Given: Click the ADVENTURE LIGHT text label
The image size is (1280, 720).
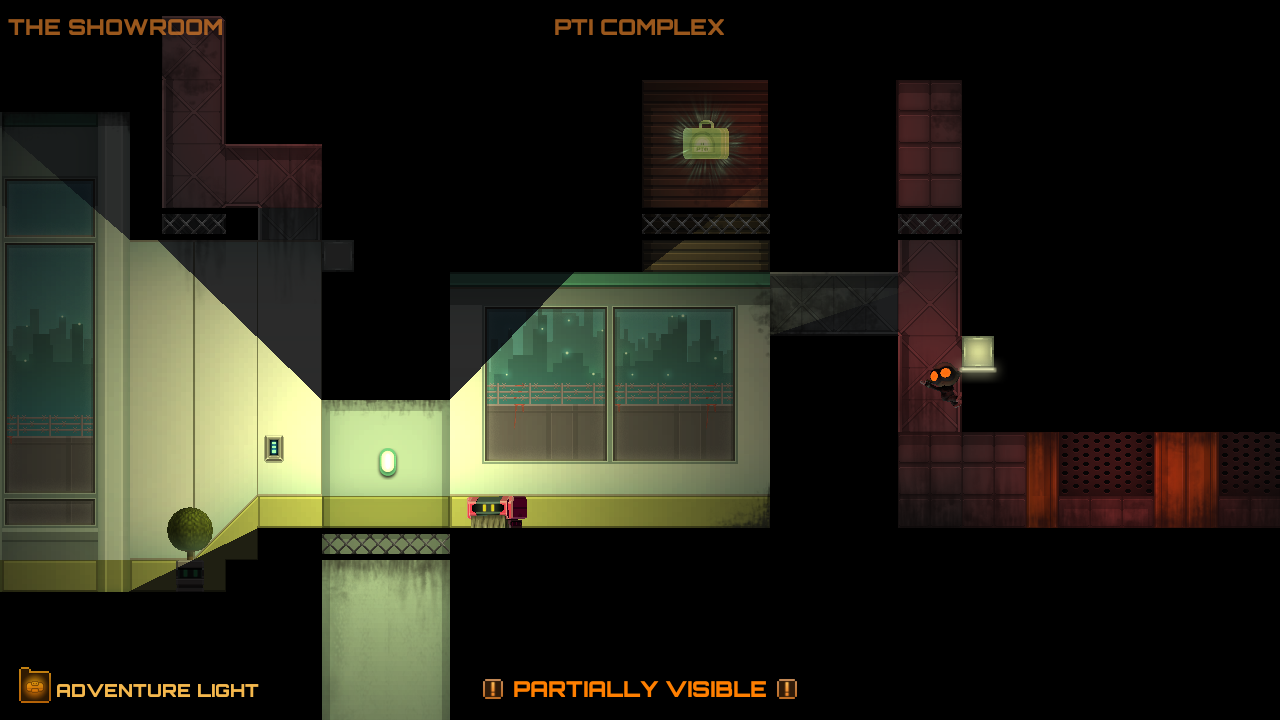Looking at the screenshot, I should pos(158,689).
